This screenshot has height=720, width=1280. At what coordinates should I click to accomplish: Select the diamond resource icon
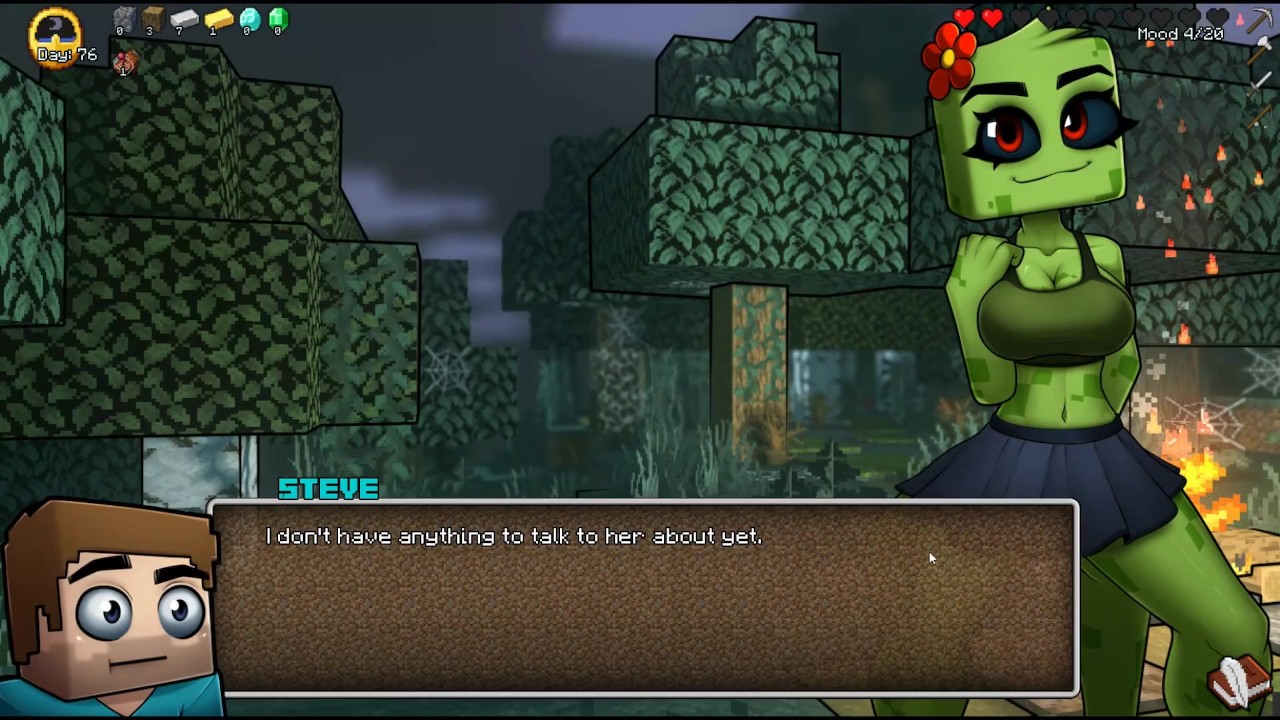point(249,18)
